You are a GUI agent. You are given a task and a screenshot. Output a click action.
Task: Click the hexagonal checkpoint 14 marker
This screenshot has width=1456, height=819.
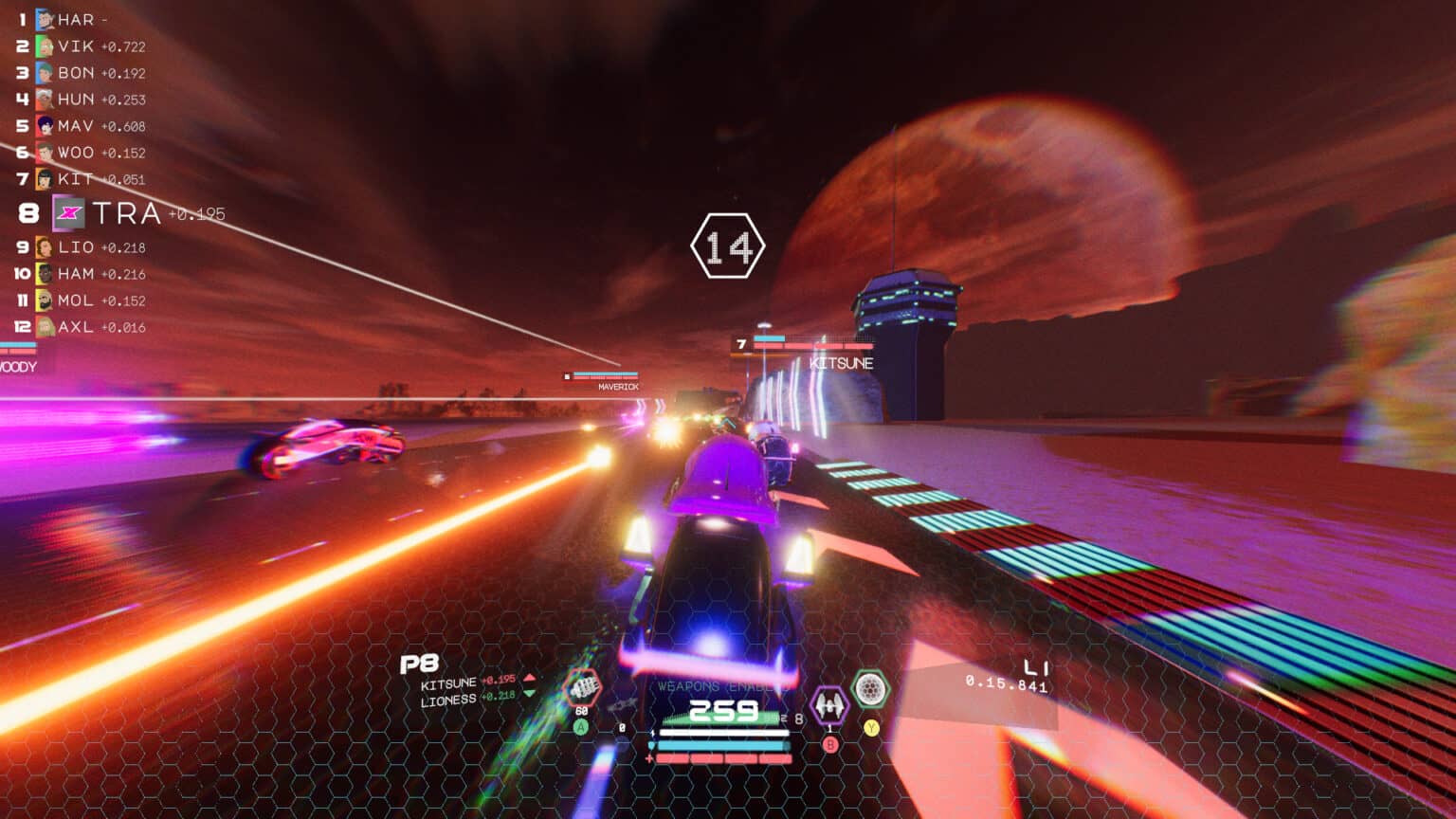730,246
